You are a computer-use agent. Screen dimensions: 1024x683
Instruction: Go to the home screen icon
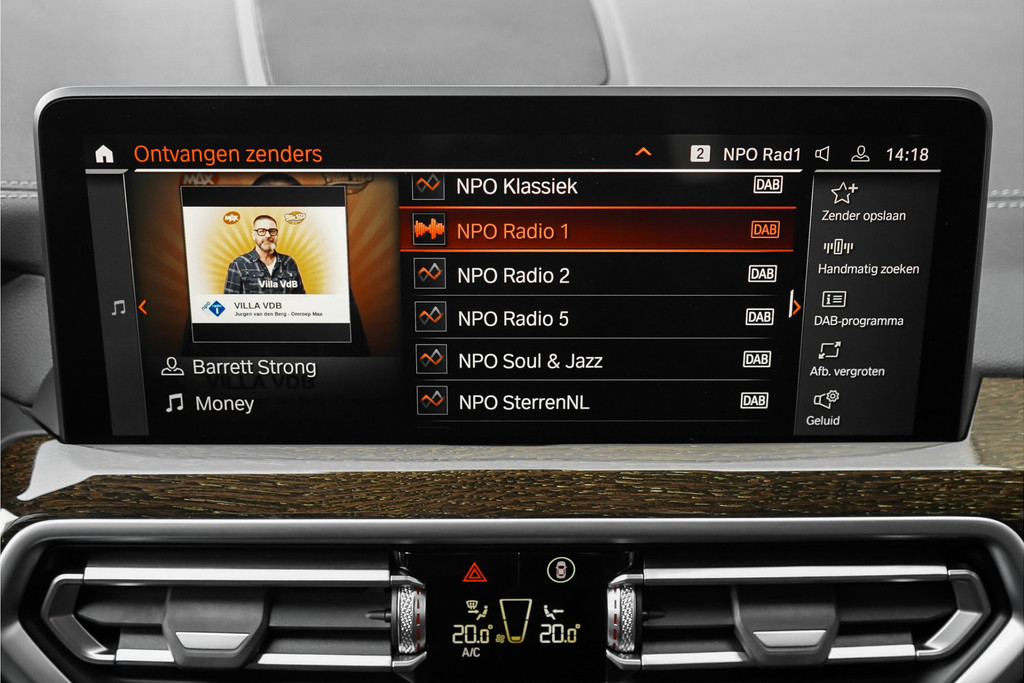click(x=104, y=154)
